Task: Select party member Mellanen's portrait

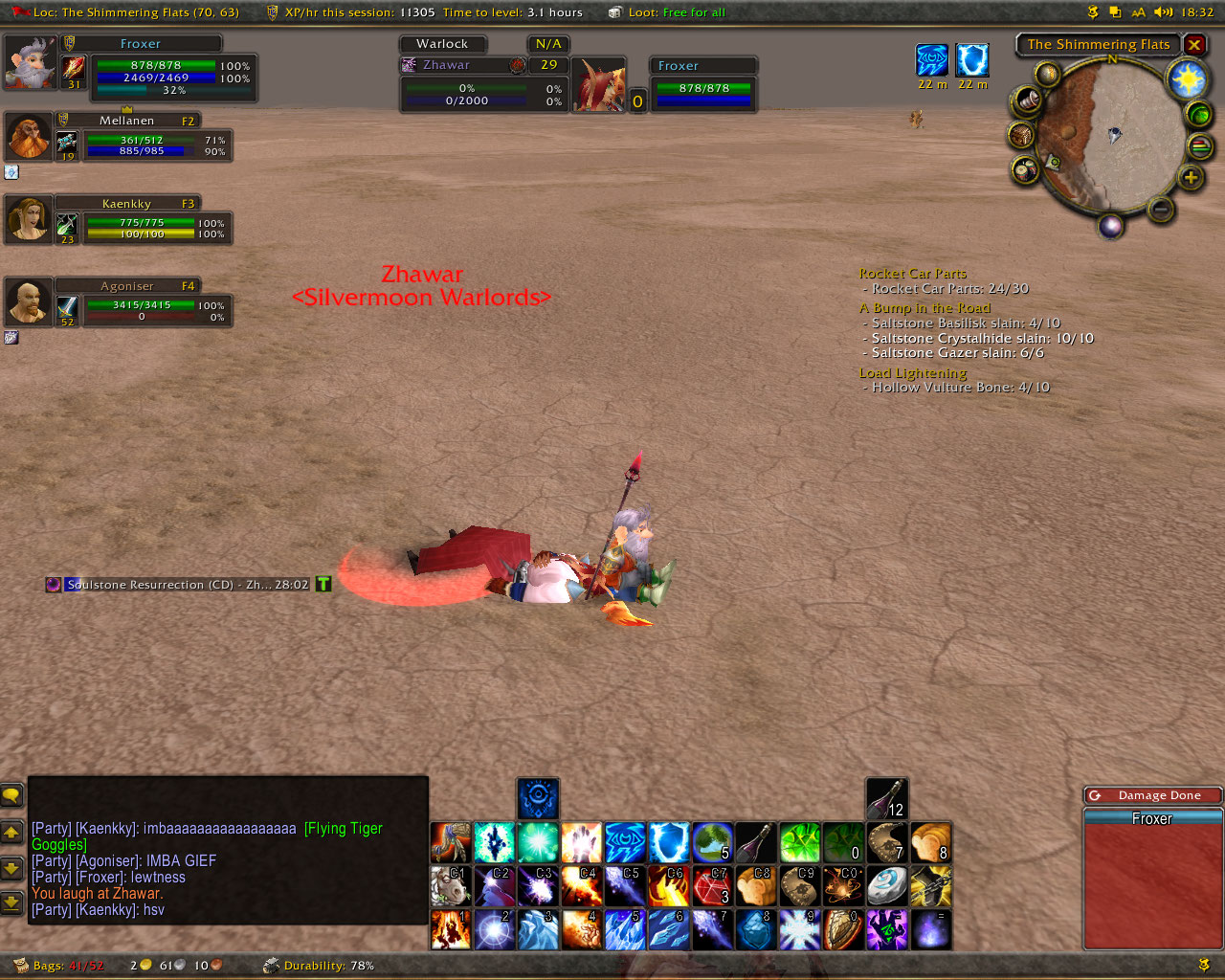Action: (x=29, y=138)
